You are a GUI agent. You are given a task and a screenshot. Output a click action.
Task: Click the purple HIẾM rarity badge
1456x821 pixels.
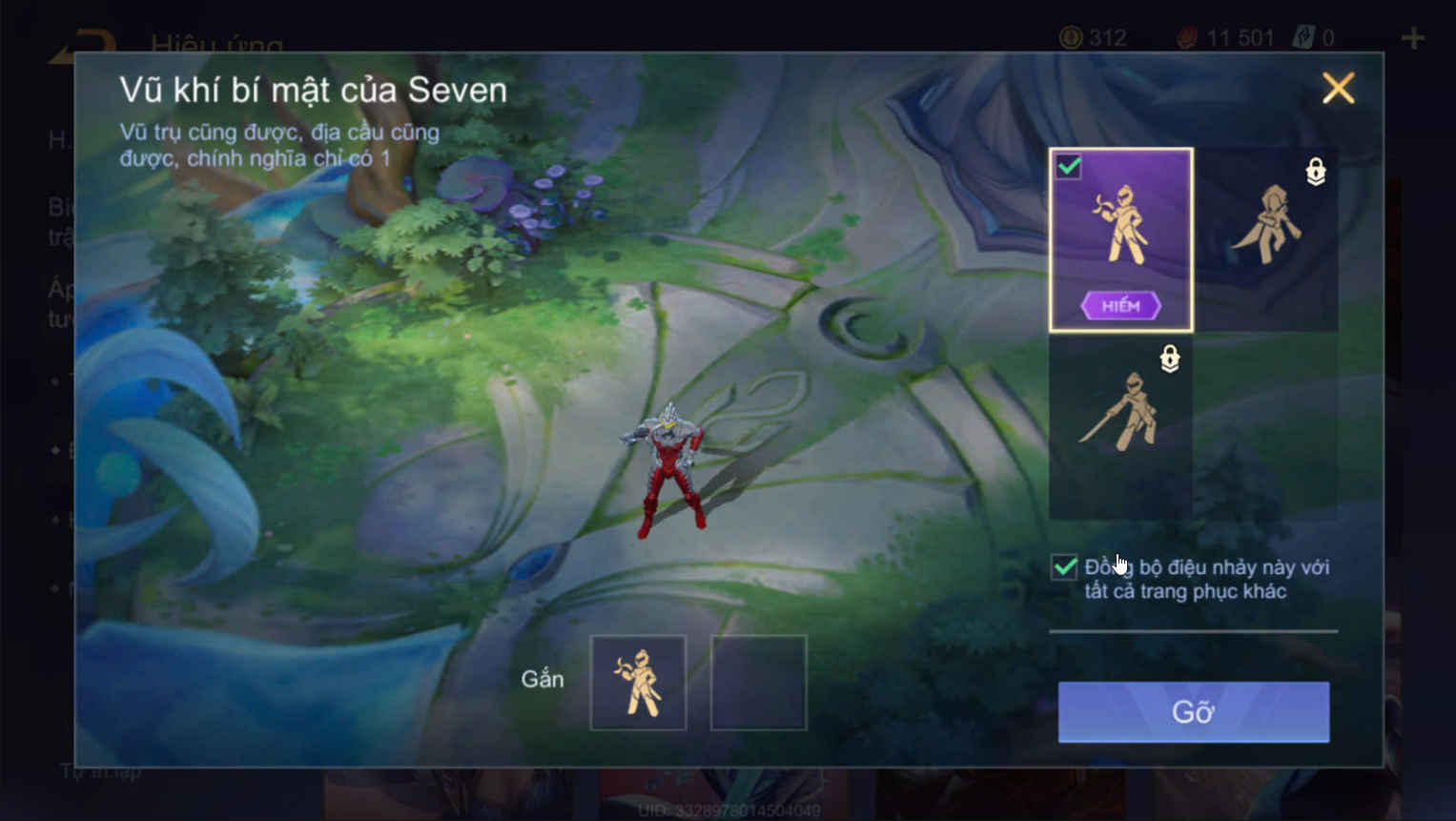(x=1120, y=304)
